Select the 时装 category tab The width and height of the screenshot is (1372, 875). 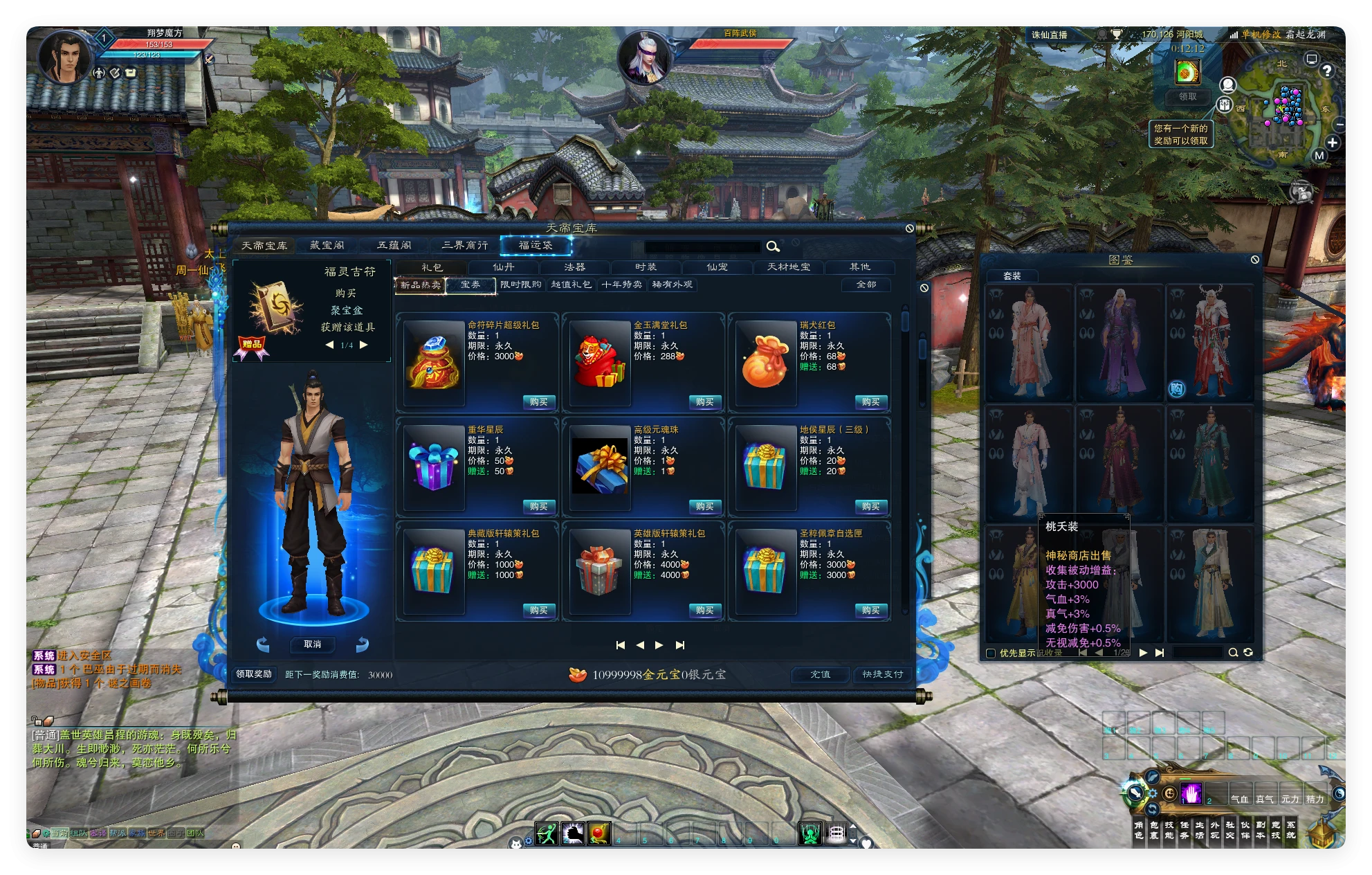(x=646, y=267)
